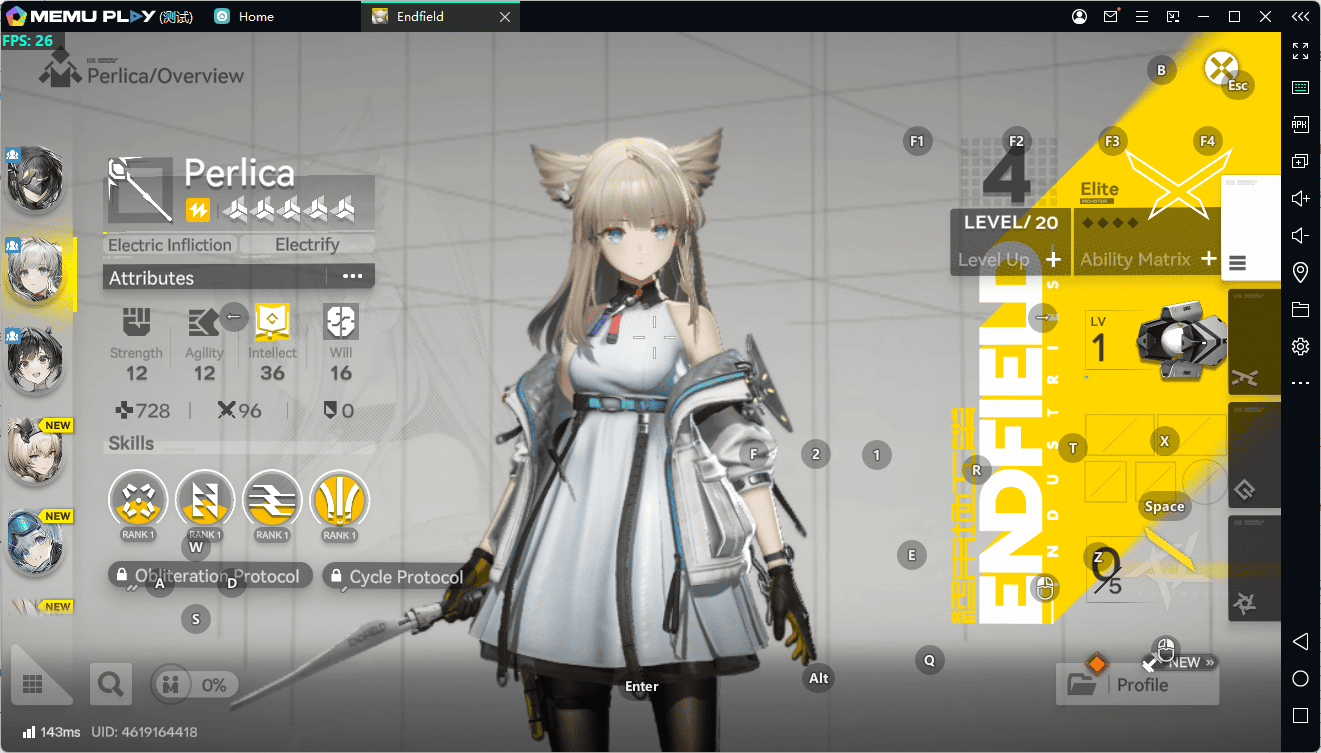The width and height of the screenshot is (1321, 753).
Task: Select the blonde operator marked NEW
Action: pyautogui.click(x=36, y=450)
